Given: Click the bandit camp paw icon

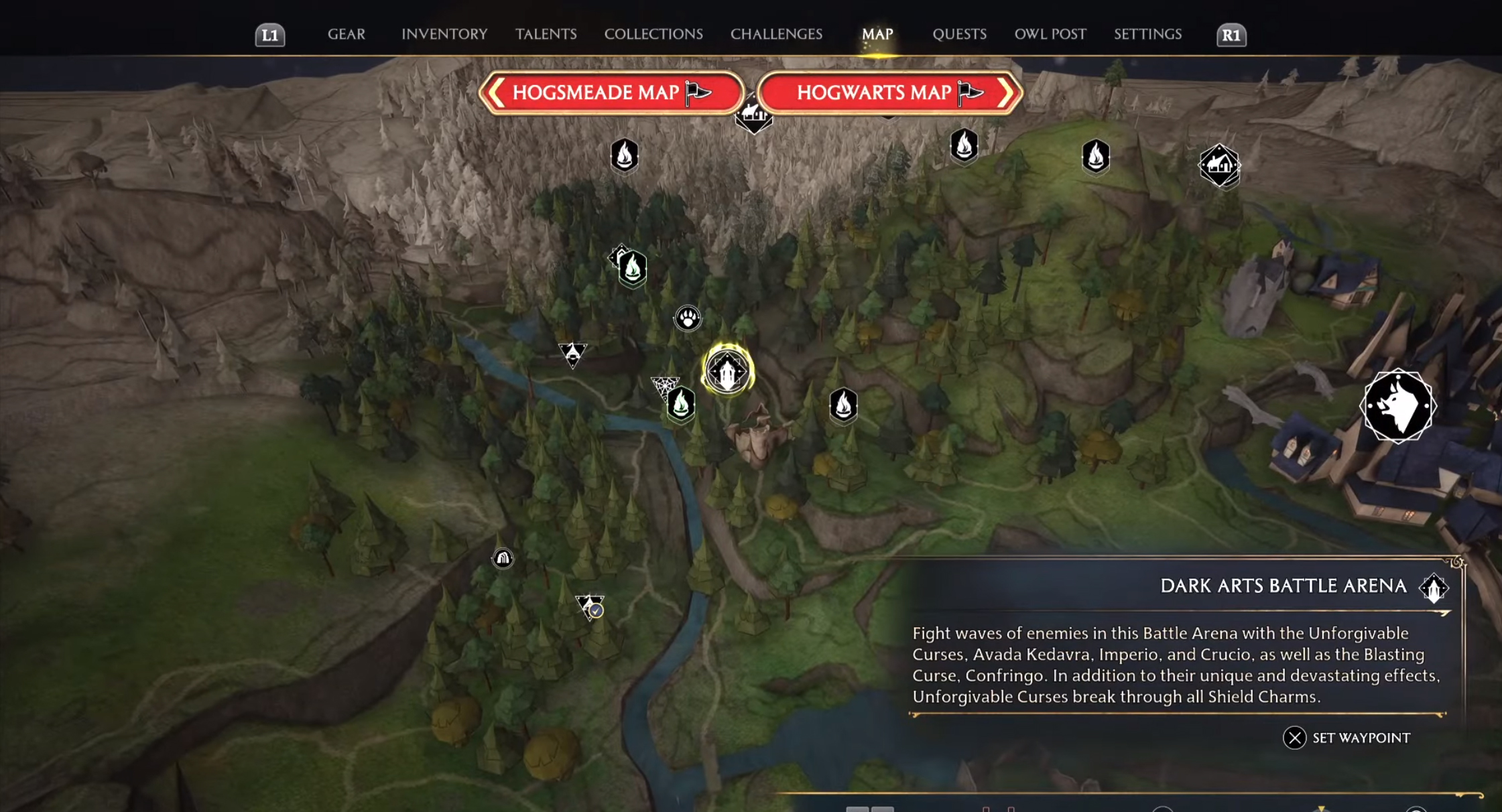Looking at the screenshot, I should click(x=687, y=318).
